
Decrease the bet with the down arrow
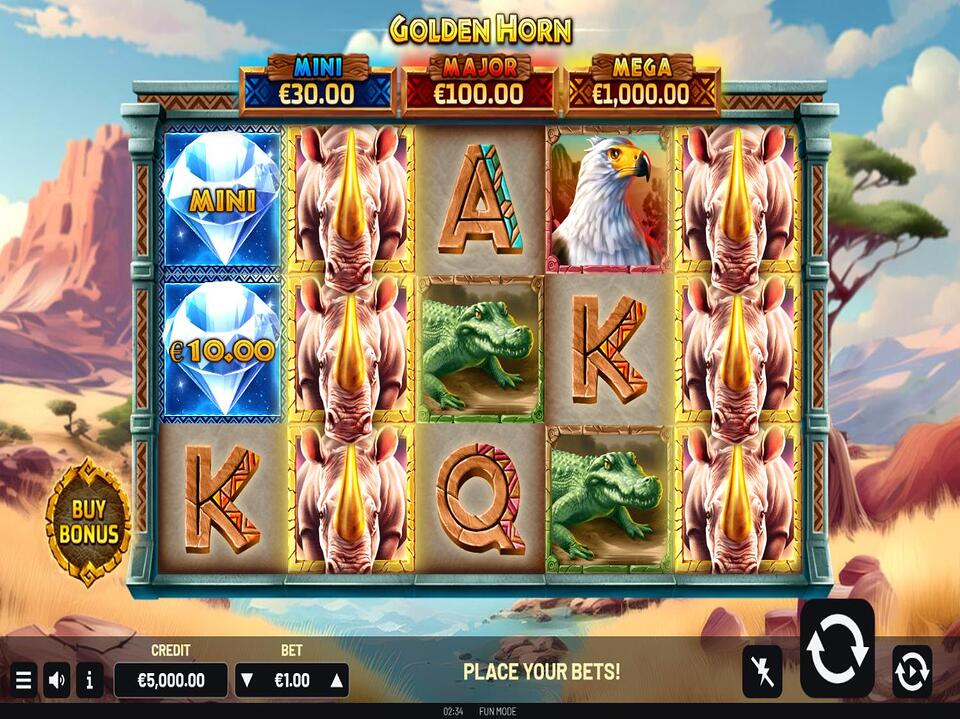pyautogui.click(x=247, y=681)
